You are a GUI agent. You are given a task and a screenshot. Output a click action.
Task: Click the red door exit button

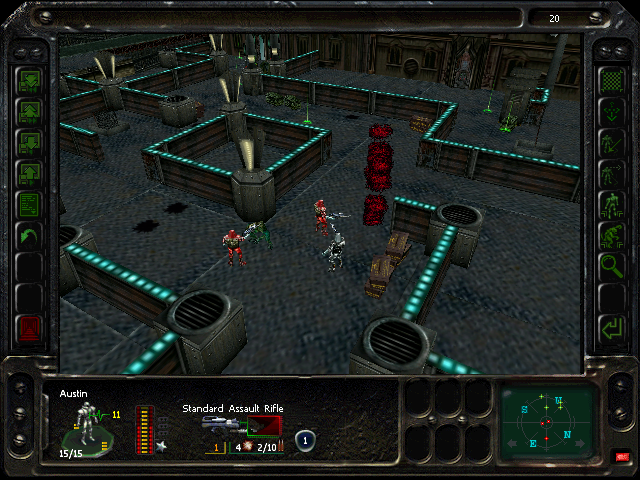[x=29, y=327]
